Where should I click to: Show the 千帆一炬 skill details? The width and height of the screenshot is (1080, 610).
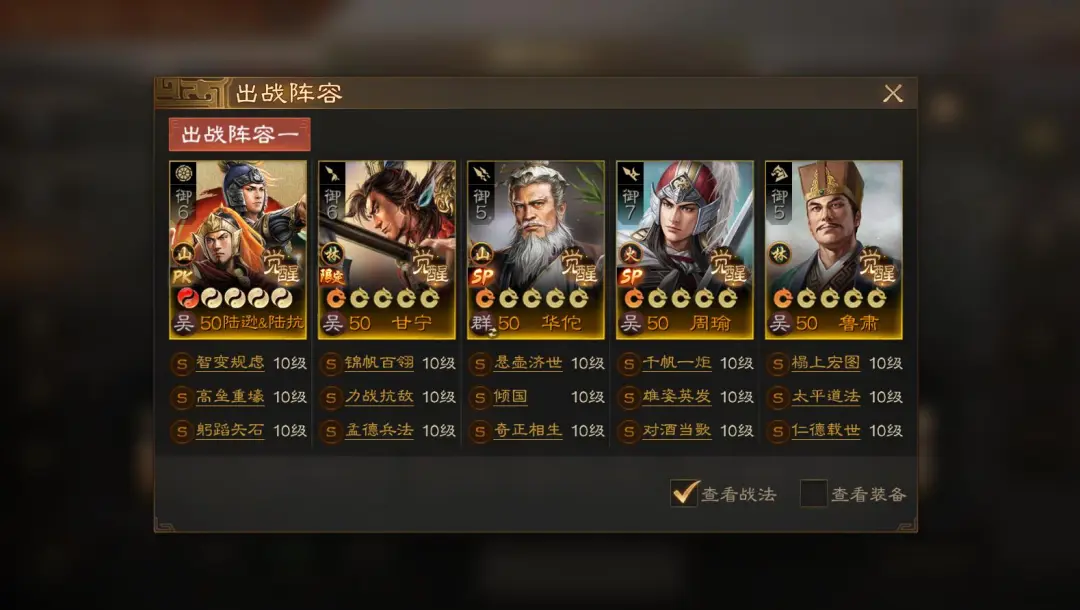tap(677, 363)
